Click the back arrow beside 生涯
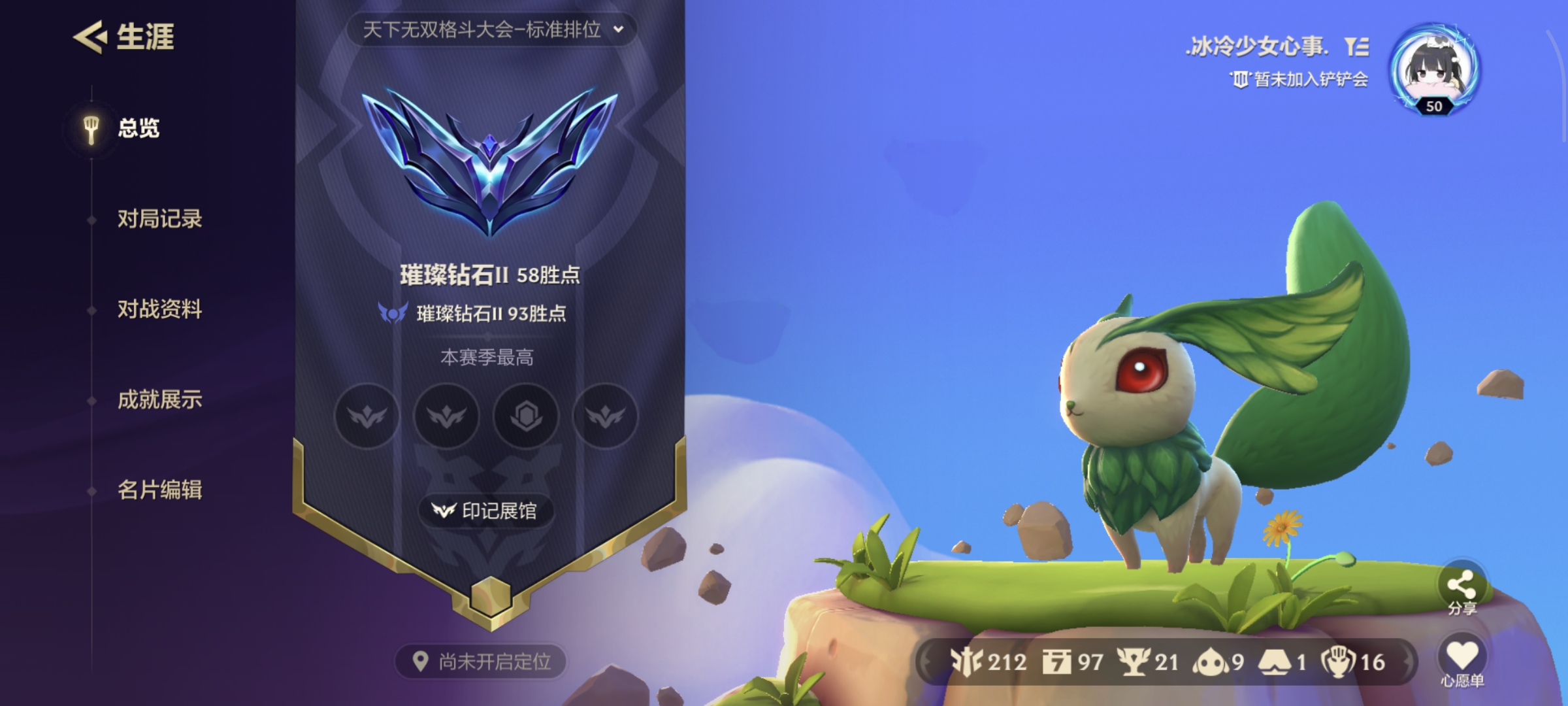This screenshot has width=1568, height=706. tap(91, 37)
